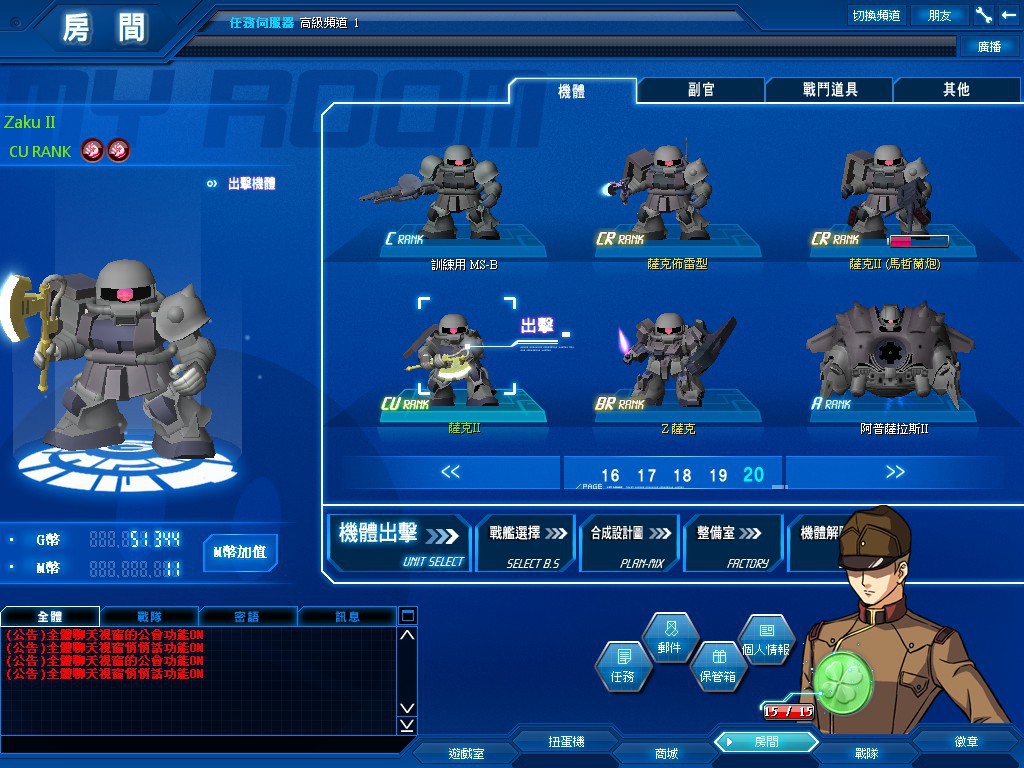The width and height of the screenshot is (1024, 768).
Task: Open the 郵件 mail icon
Action: pyautogui.click(x=669, y=637)
